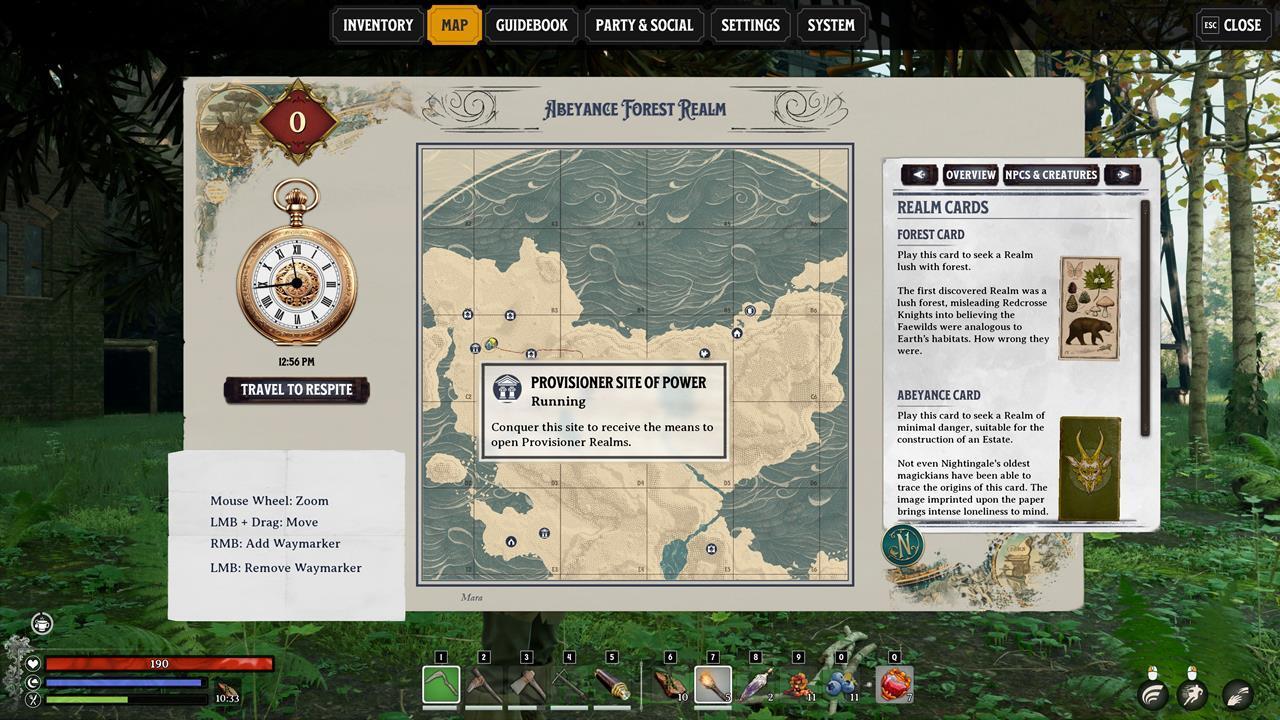Go to previous info panel with left arrow
1280x720 pixels.
[x=919, y=175]
